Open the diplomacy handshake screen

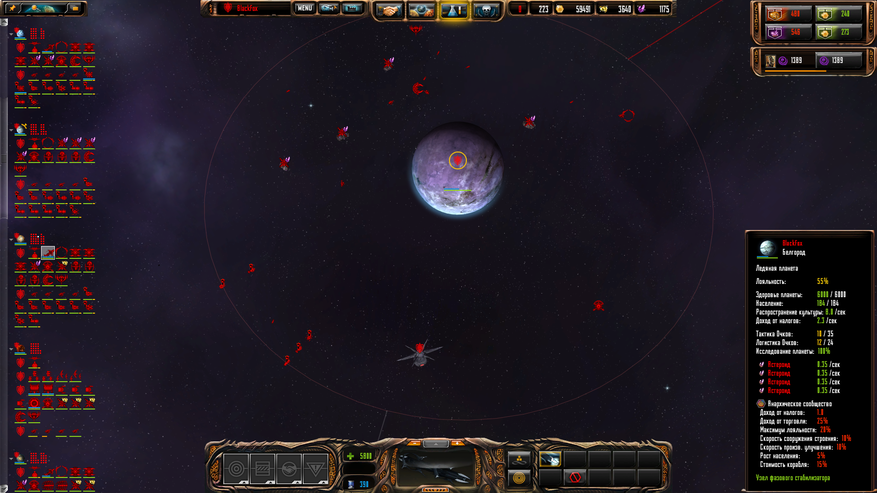click(x=389, y=10)
